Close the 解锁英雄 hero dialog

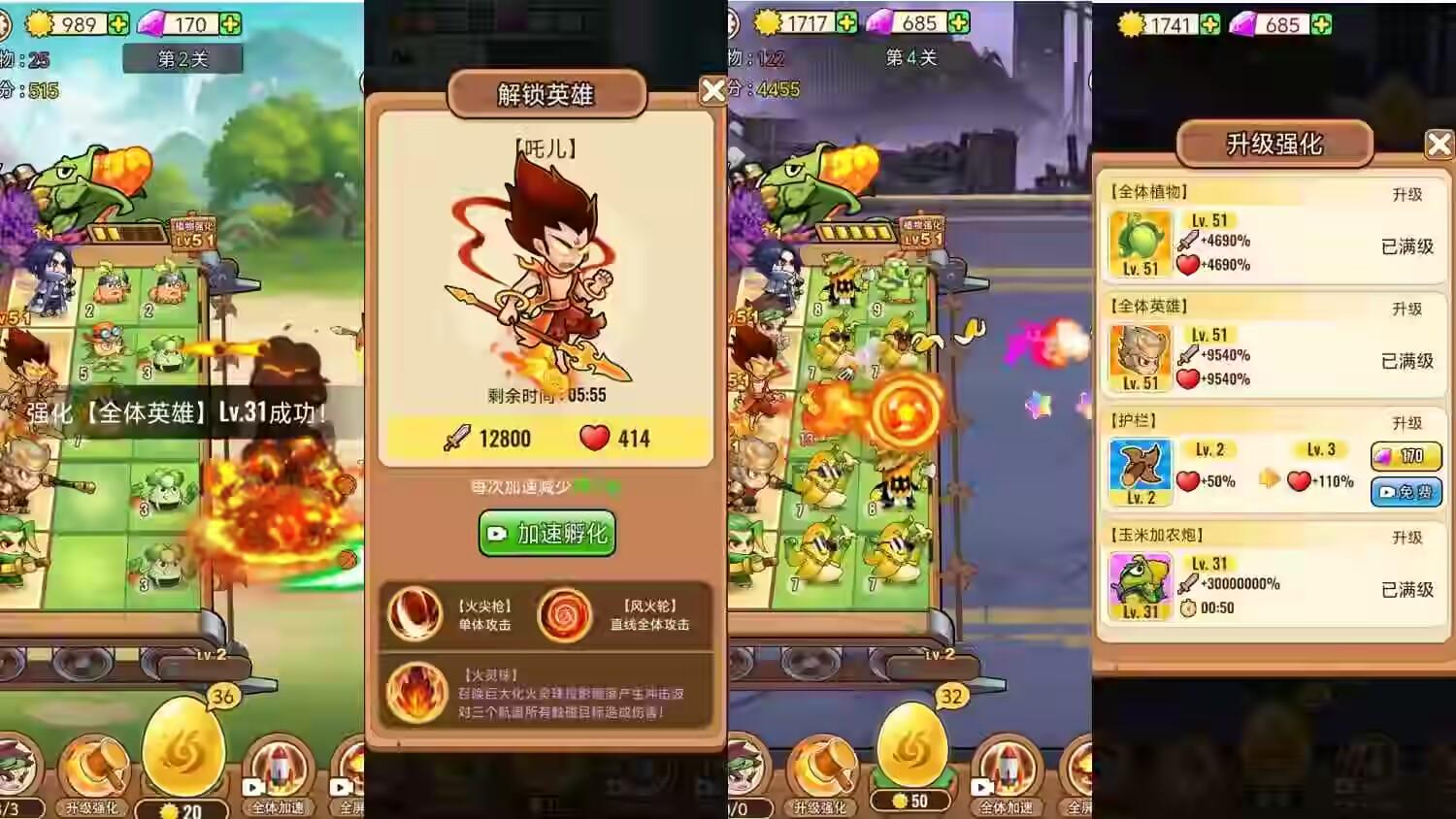tap(715, 90)
